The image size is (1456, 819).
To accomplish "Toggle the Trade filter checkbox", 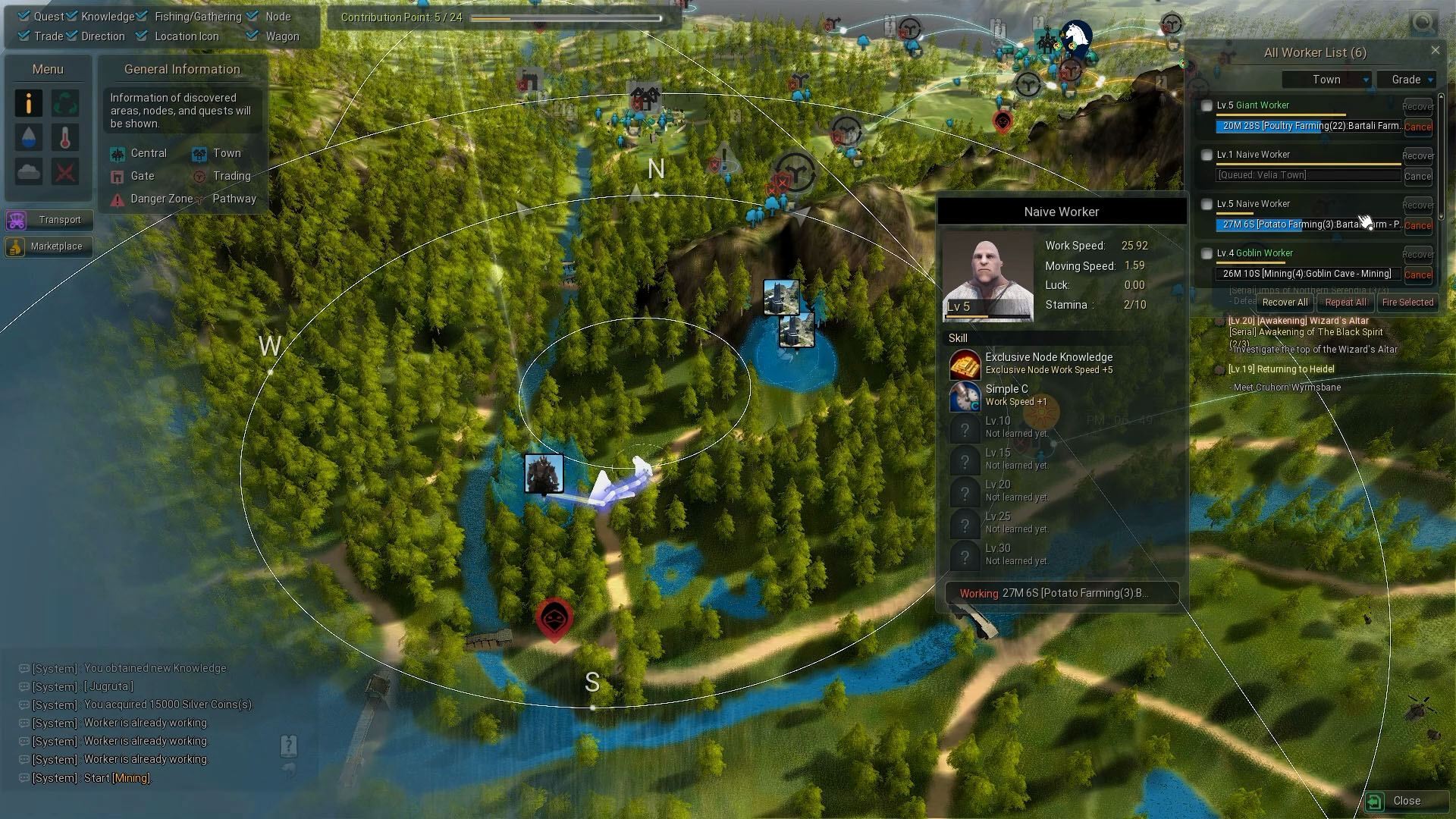I will tap(24, 36).
